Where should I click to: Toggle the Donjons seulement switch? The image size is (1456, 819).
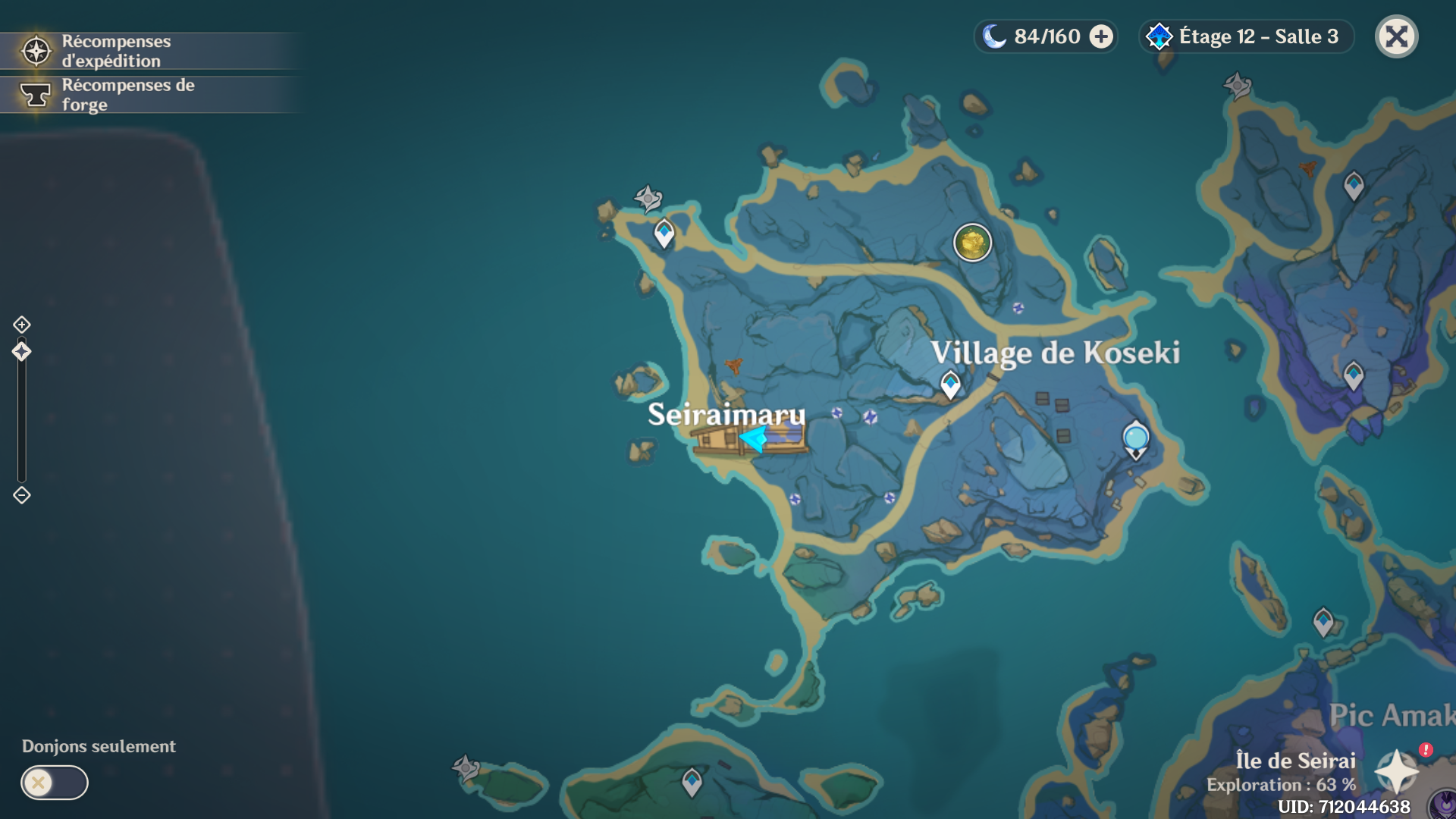pos(54,782)
